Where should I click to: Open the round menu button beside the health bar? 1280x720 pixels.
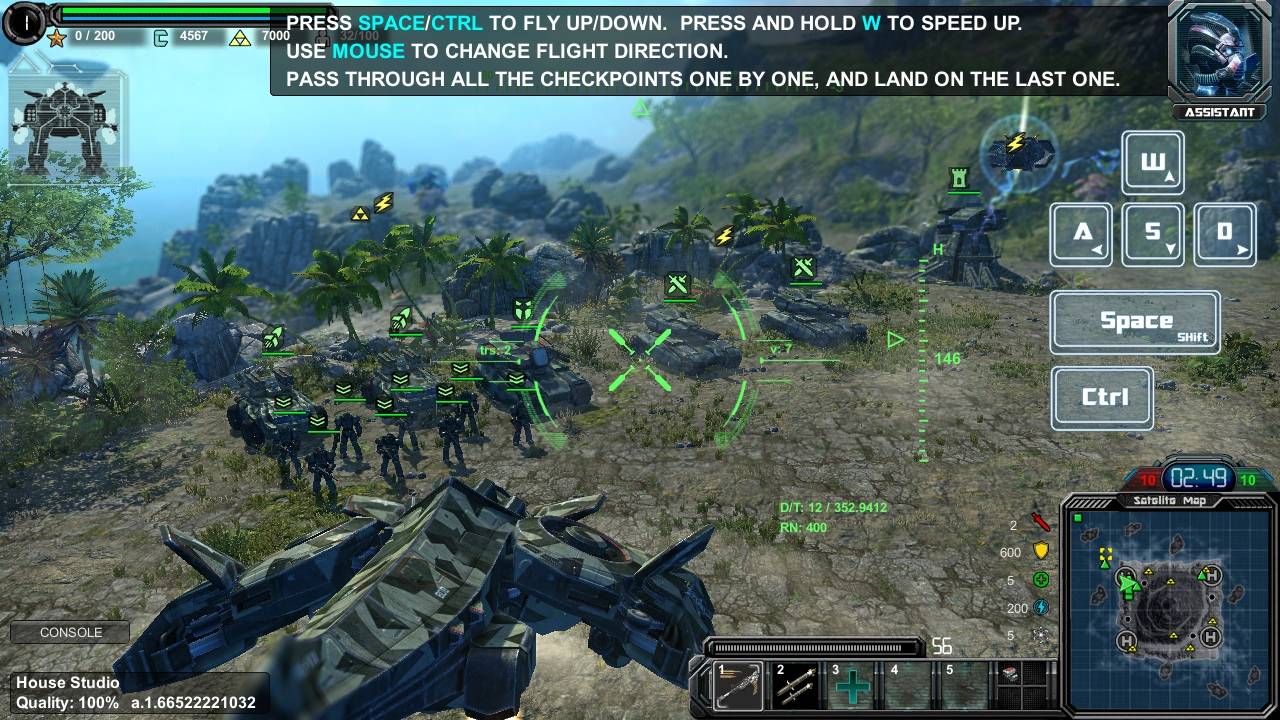23,22
